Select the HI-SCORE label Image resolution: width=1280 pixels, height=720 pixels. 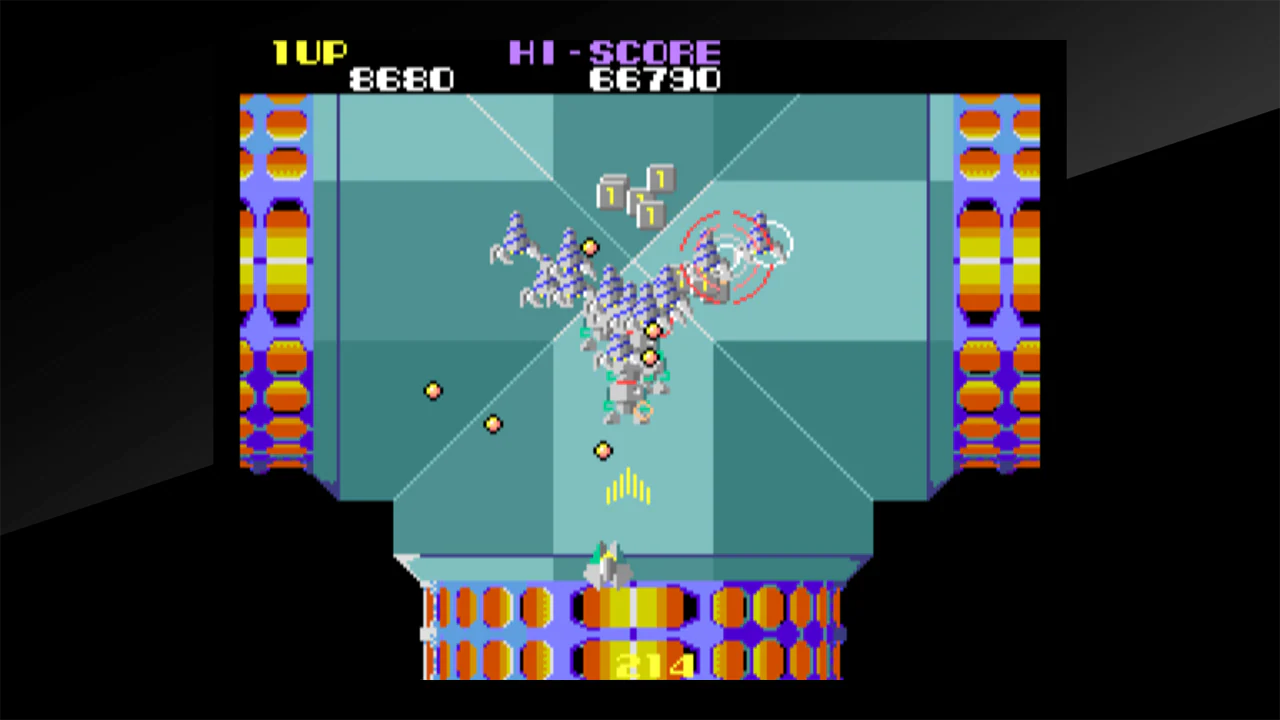[615, 53]
